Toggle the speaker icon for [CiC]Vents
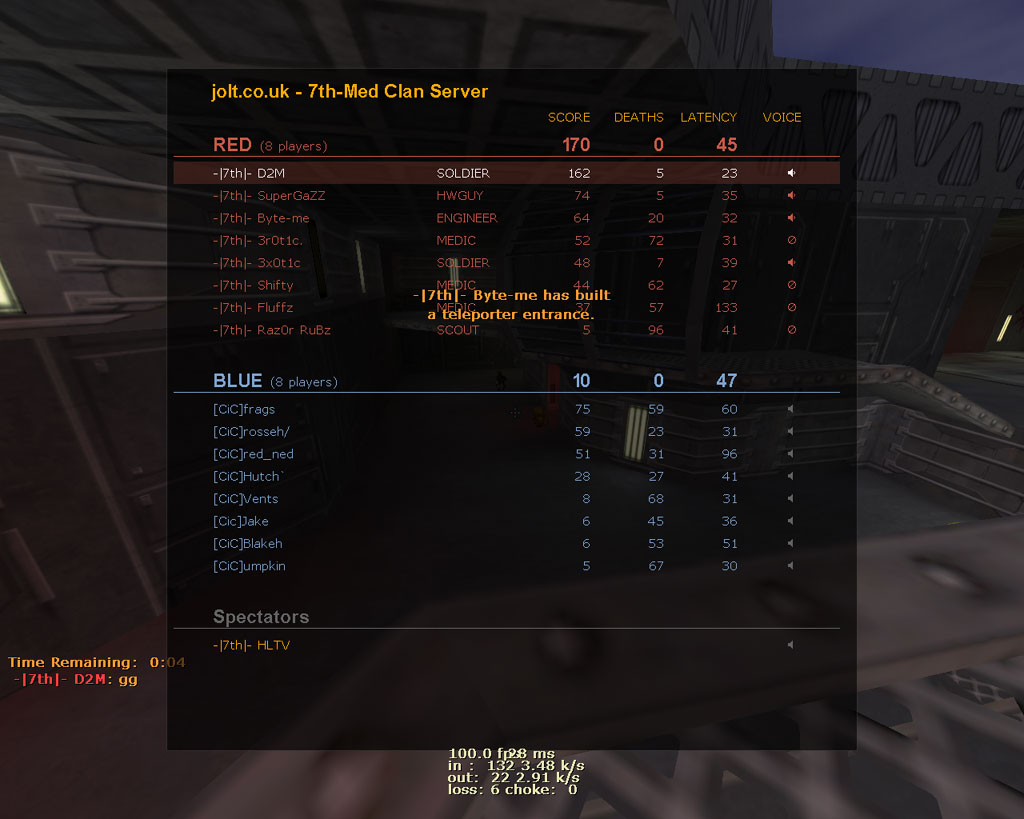This screenshot has width=1024, height=819. (791, 499)
